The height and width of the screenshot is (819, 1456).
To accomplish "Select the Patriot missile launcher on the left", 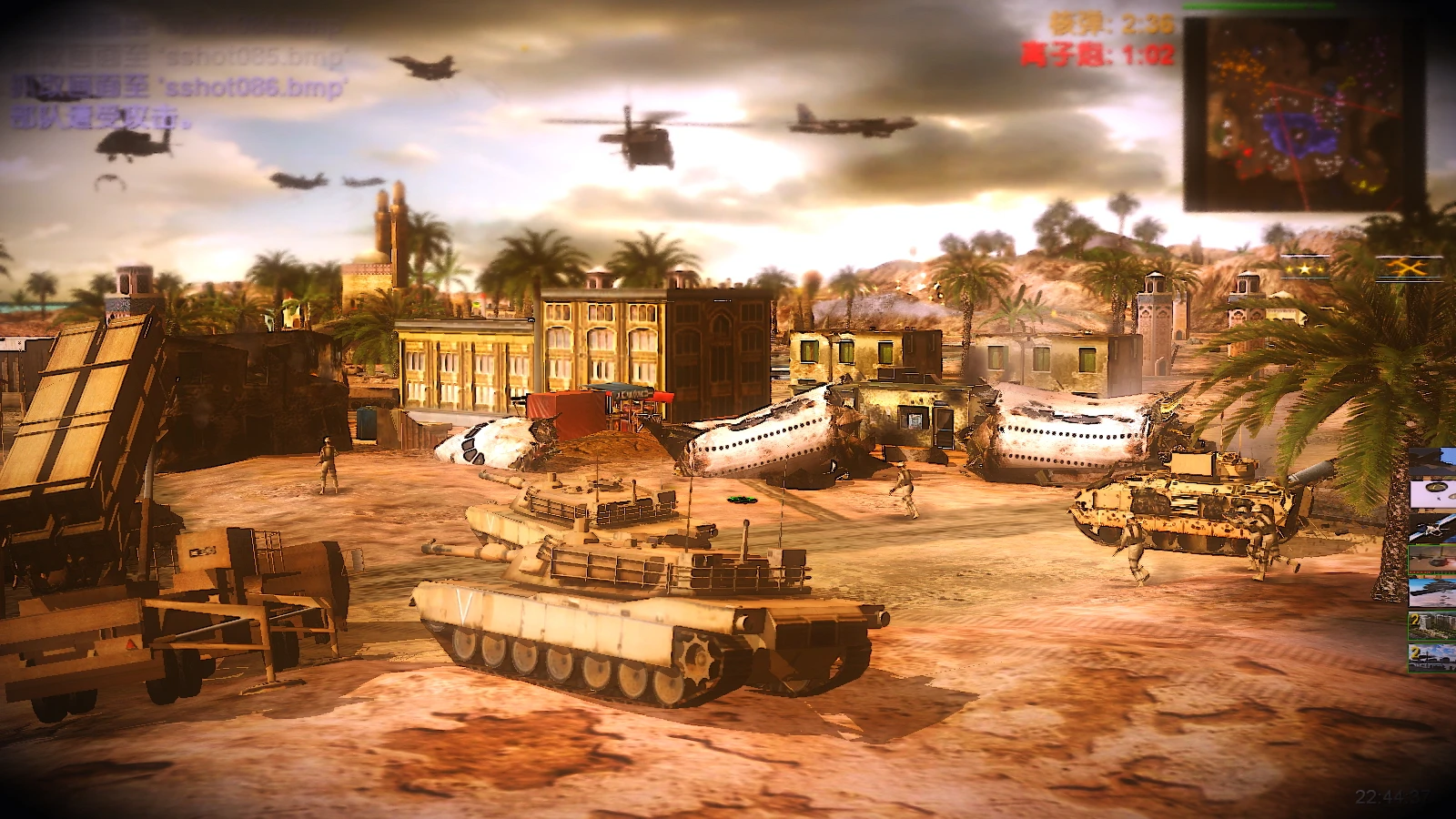I will point(82,428).
